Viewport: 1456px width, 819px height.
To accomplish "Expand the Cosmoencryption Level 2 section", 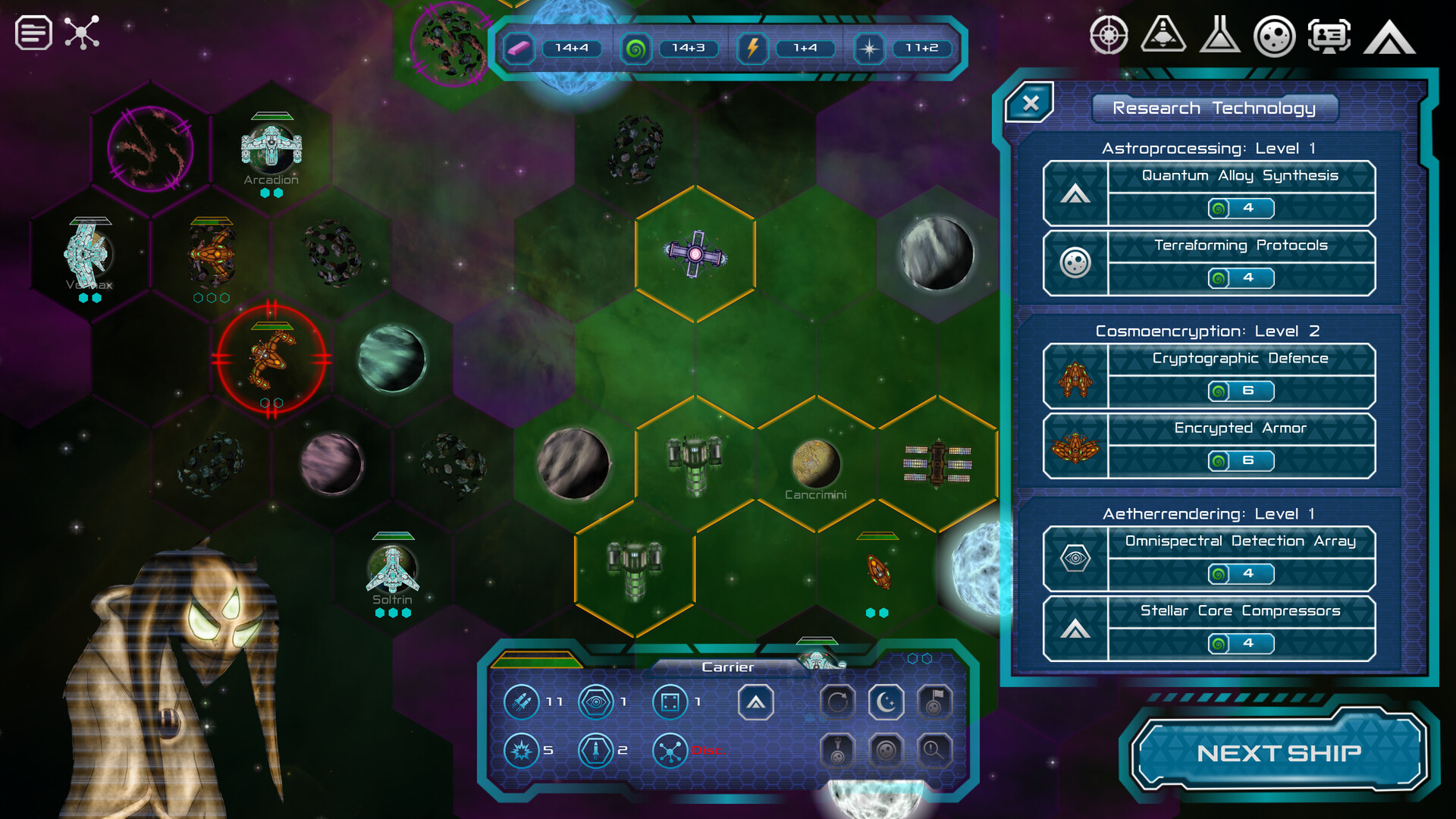I will (x=1210, y=331).
